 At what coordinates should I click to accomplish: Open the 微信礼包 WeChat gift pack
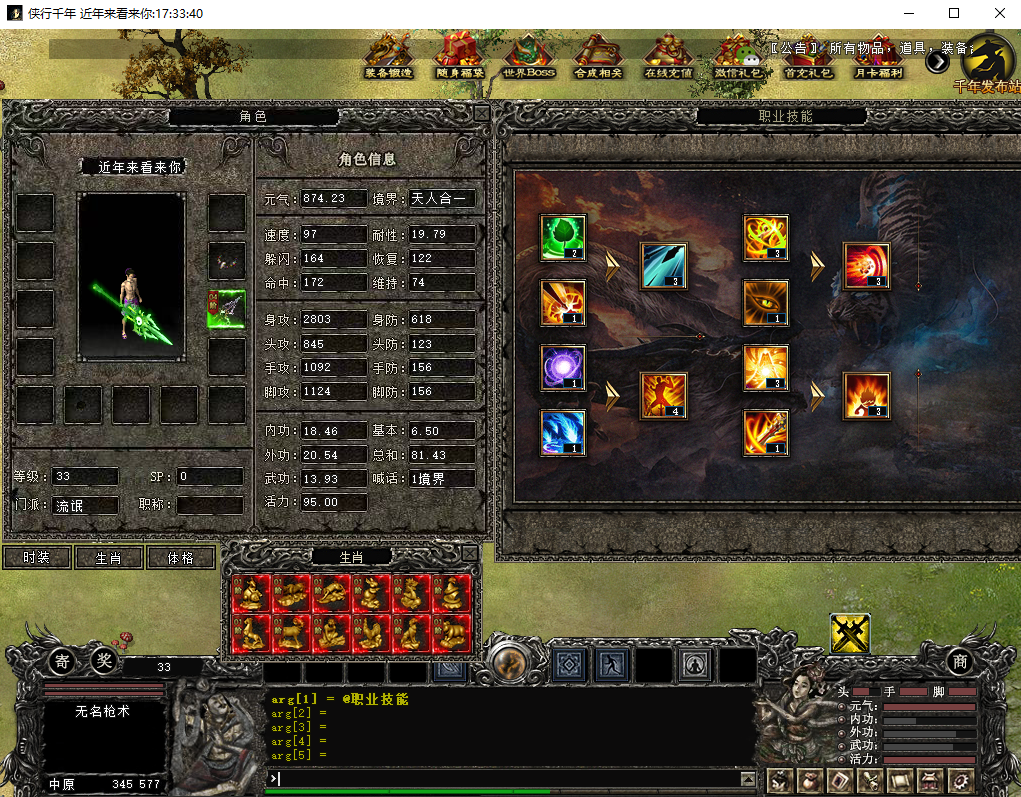[737, 57]
